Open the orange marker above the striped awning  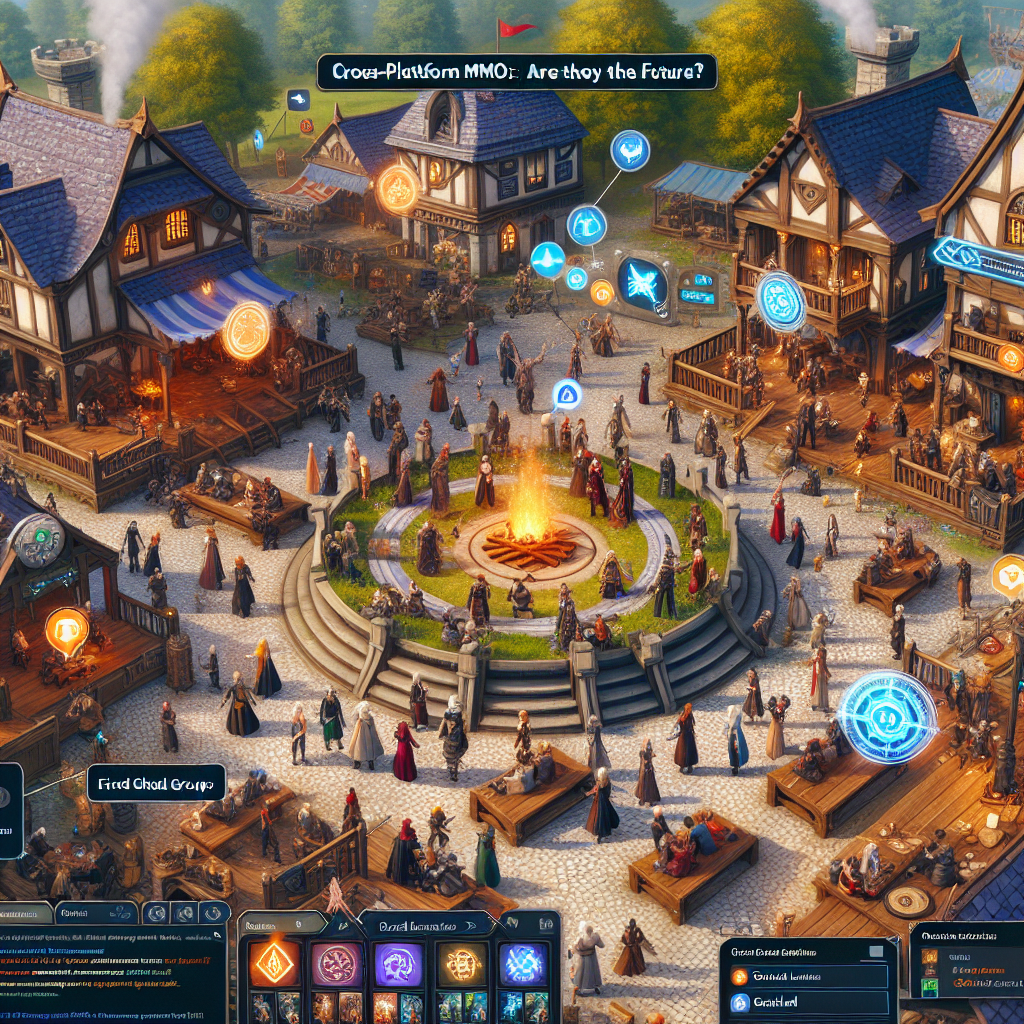point(245,331)
